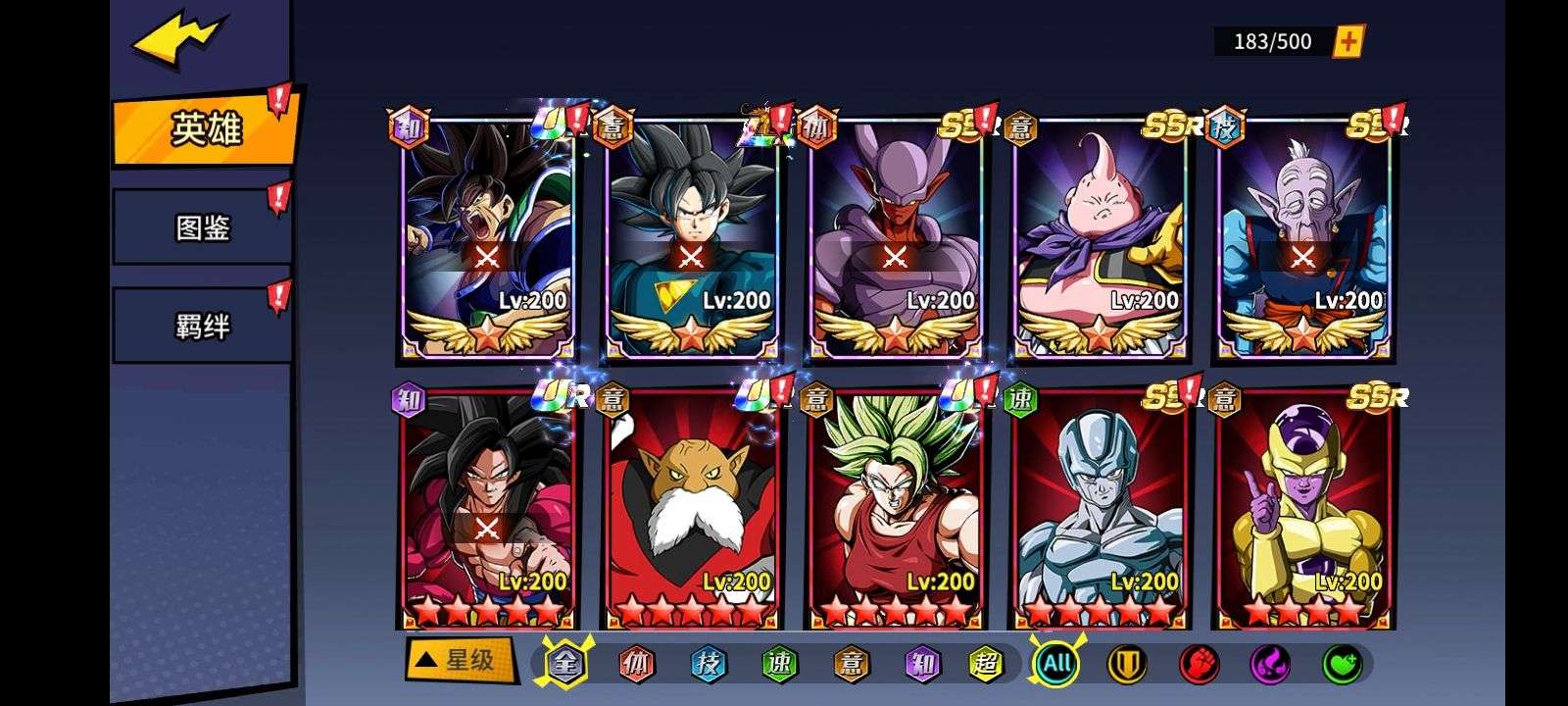
Task: Filter heroes by the red 体 type
Action: 636,664
